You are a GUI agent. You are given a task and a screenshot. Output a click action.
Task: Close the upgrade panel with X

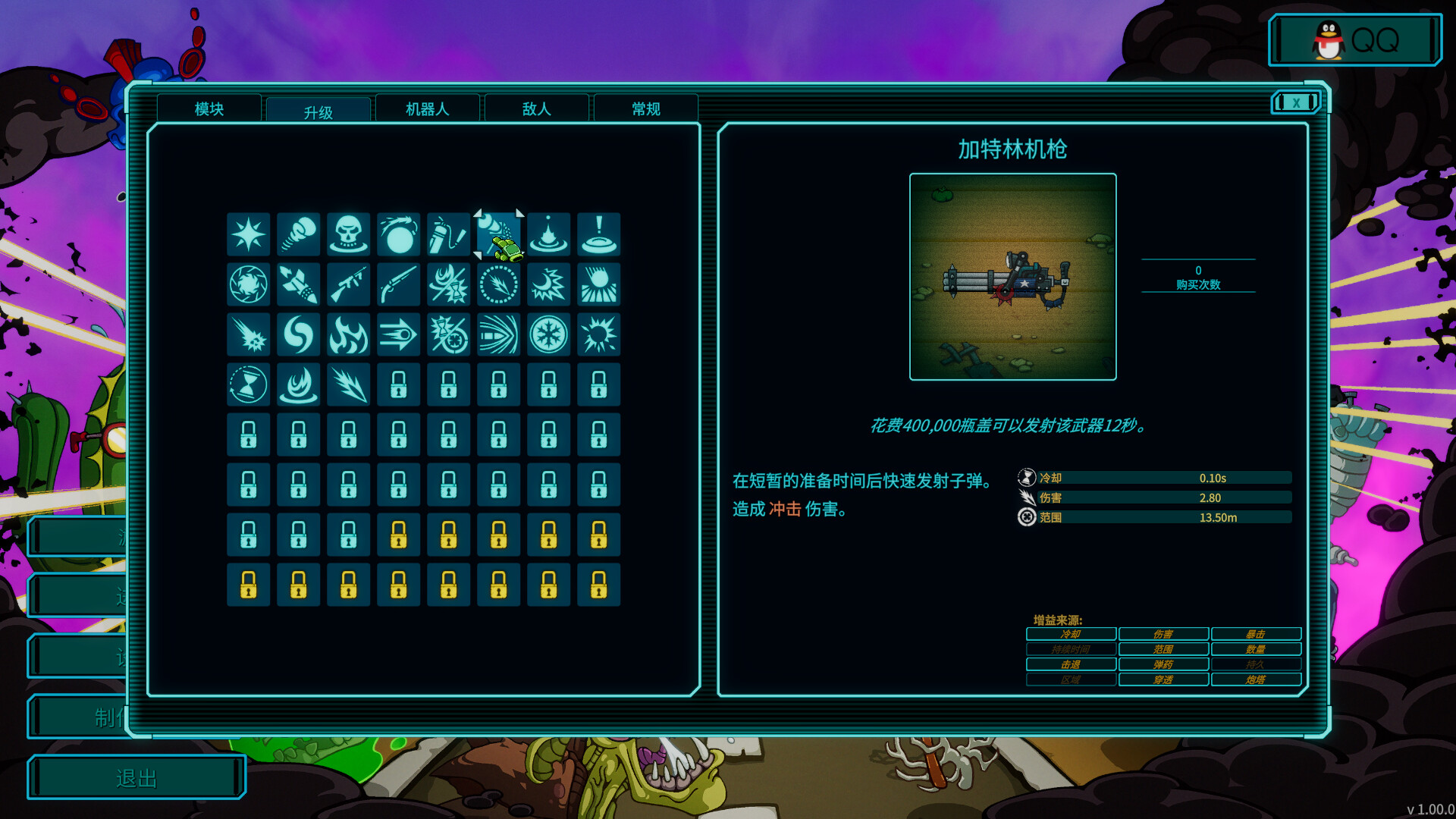pos(1296,102)
